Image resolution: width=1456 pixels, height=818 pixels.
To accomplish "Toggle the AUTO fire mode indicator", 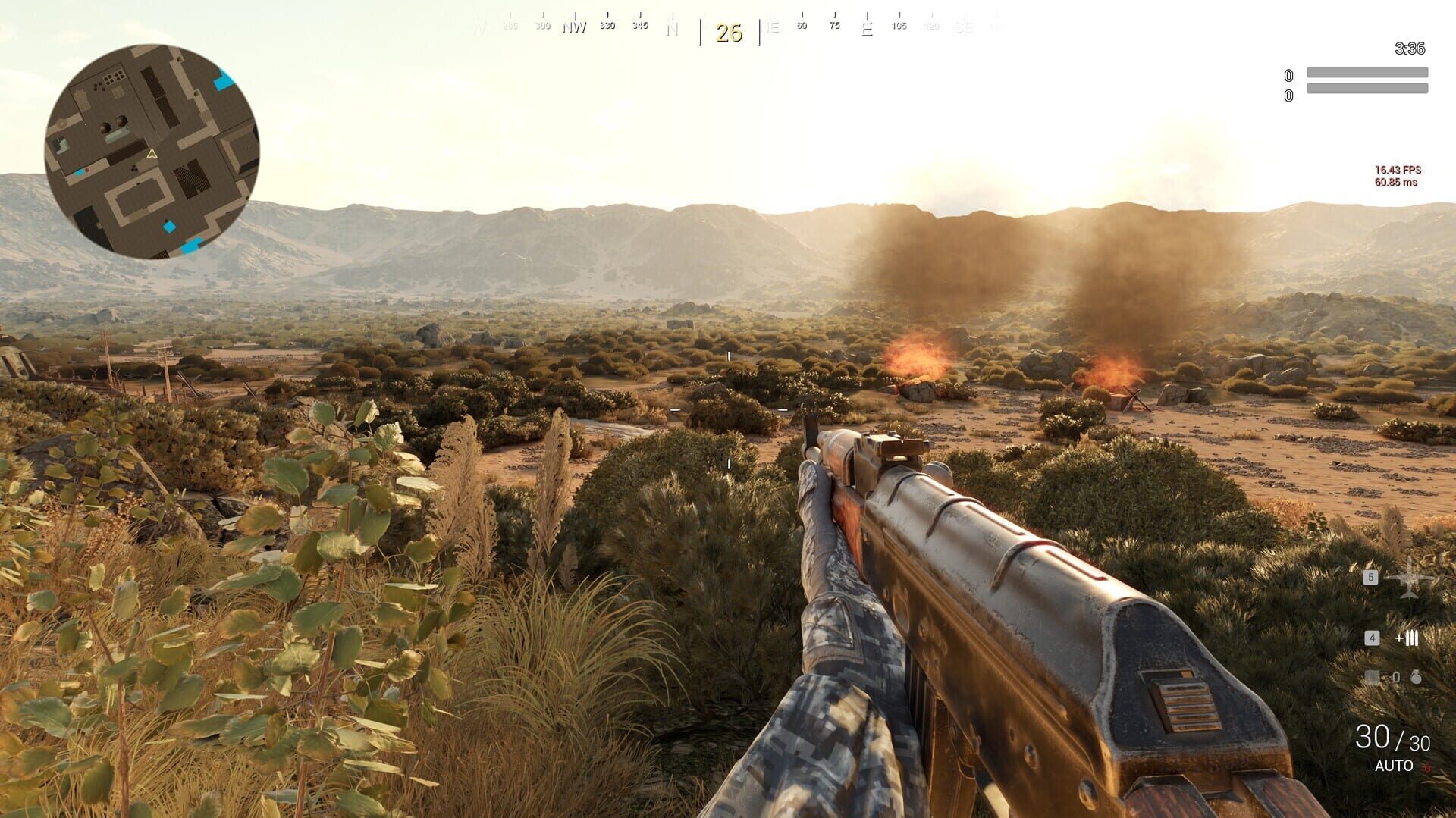I will pyautogui.click(x=1394, y=764).
